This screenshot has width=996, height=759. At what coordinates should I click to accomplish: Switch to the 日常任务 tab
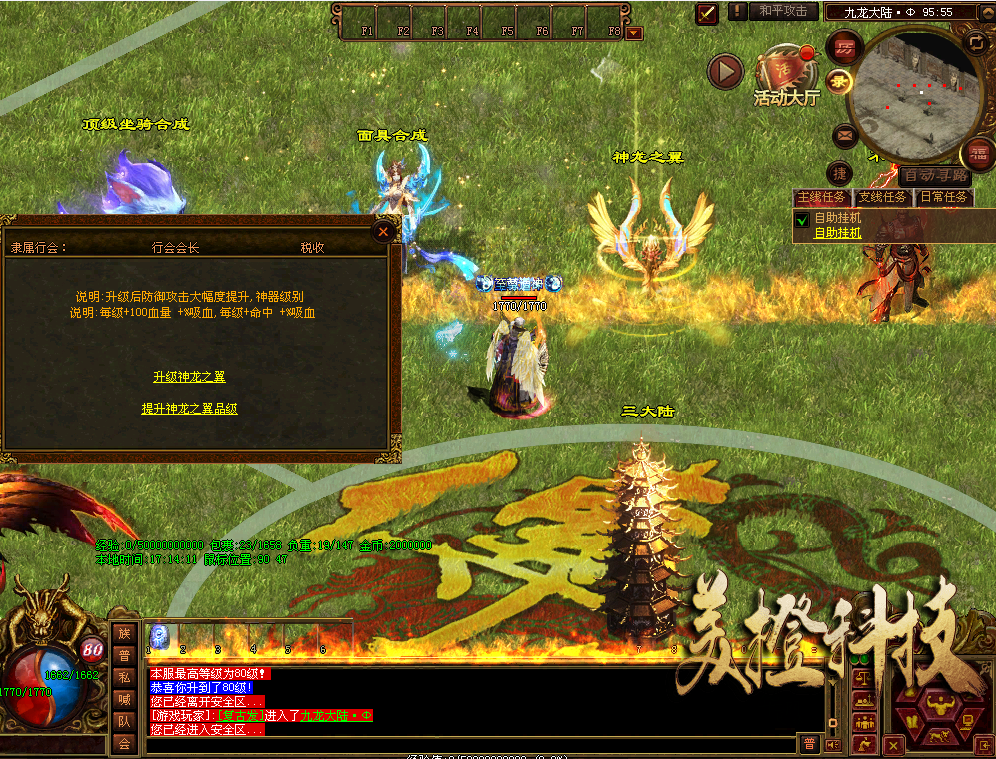[943, 197]
